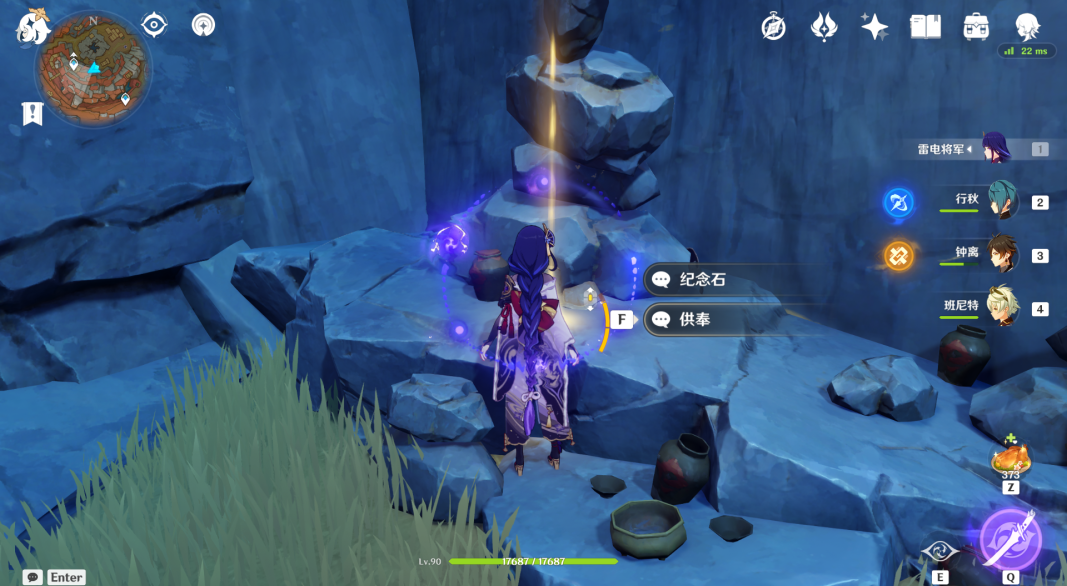
Task: Use the roast chicken food item
Action: (1009, 460)
